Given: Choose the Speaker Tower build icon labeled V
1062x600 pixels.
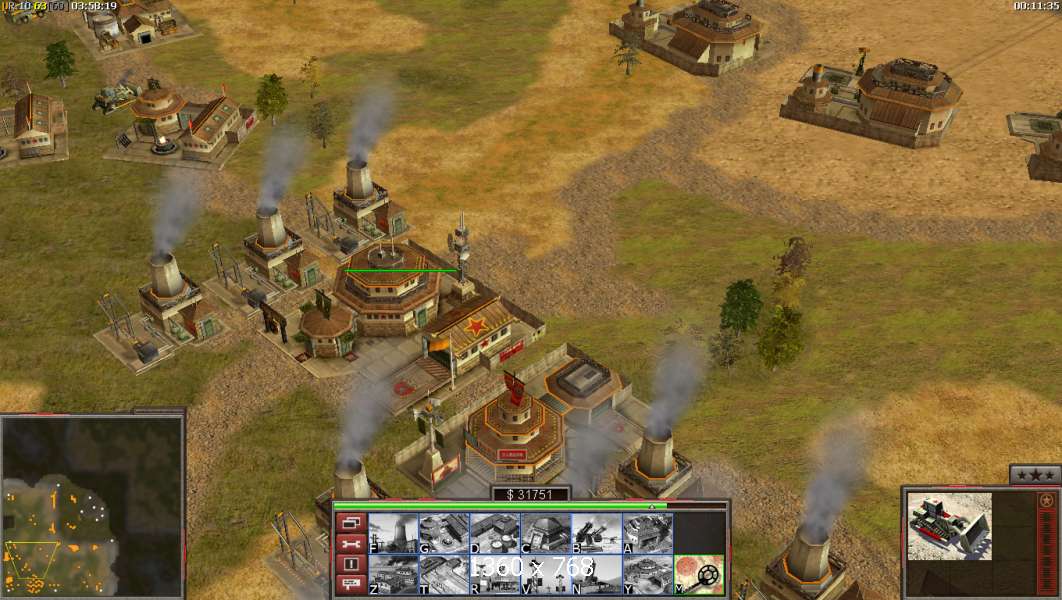Looking at the screenshot, I should tap(546, 574).
